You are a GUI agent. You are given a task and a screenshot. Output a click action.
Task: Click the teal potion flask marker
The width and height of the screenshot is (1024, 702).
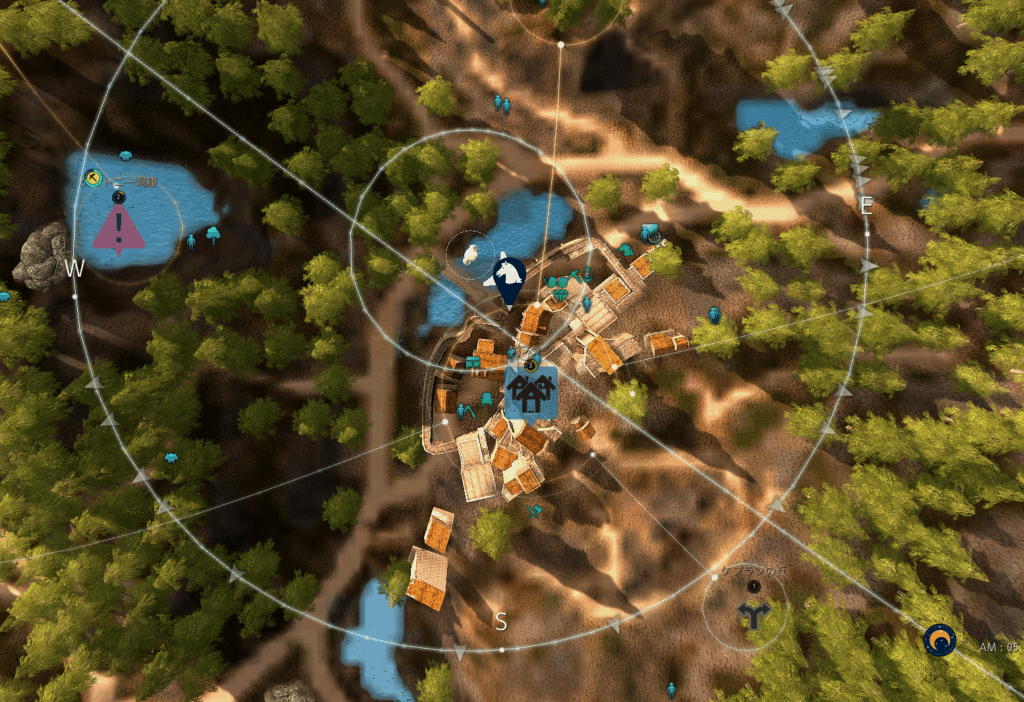(x=587, y=272)
